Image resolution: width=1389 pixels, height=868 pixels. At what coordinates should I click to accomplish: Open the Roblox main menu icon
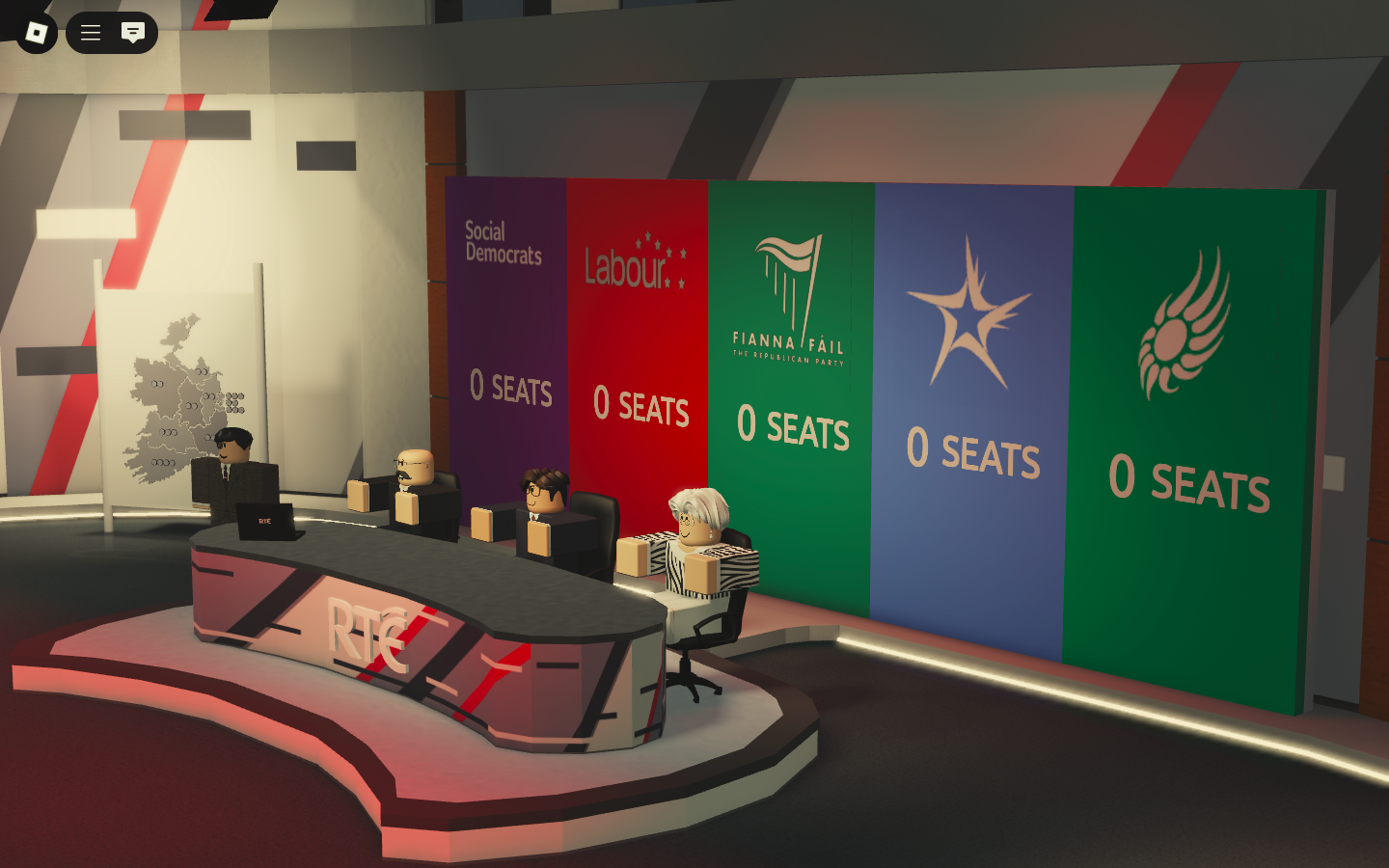tap(89, 32)
